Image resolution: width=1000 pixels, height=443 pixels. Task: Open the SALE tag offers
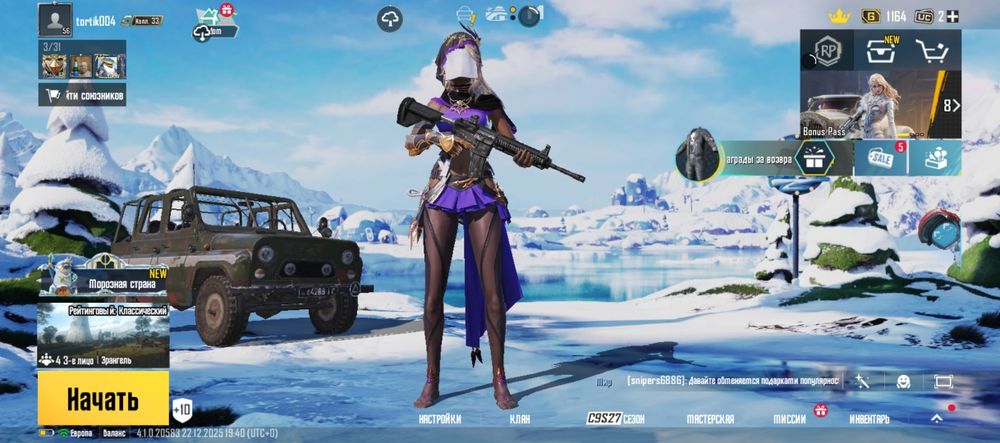(881, 158)
